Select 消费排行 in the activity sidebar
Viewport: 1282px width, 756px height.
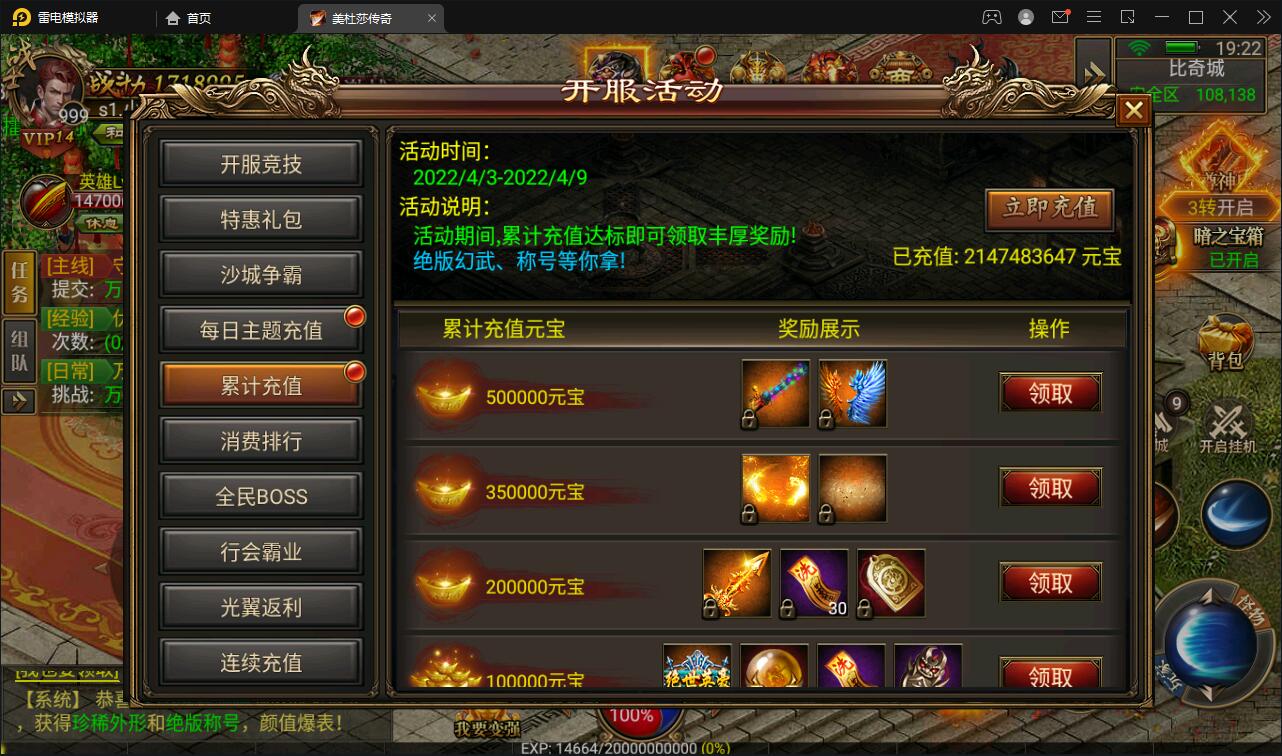click(x=260, y=440)
